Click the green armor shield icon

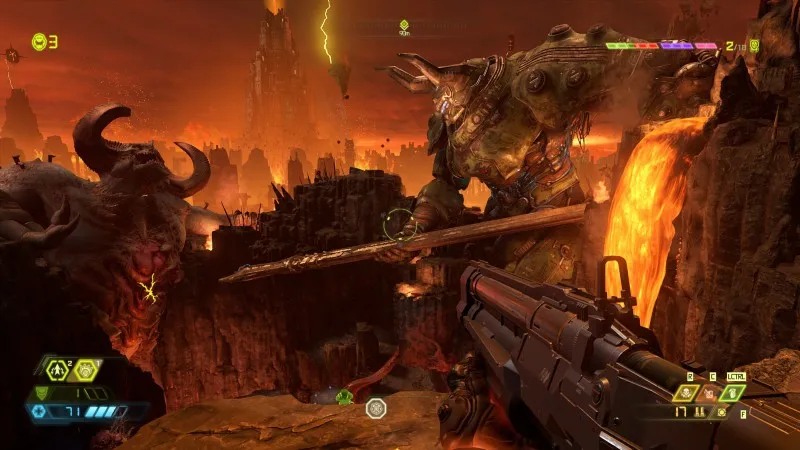click(x=41, y=392)
